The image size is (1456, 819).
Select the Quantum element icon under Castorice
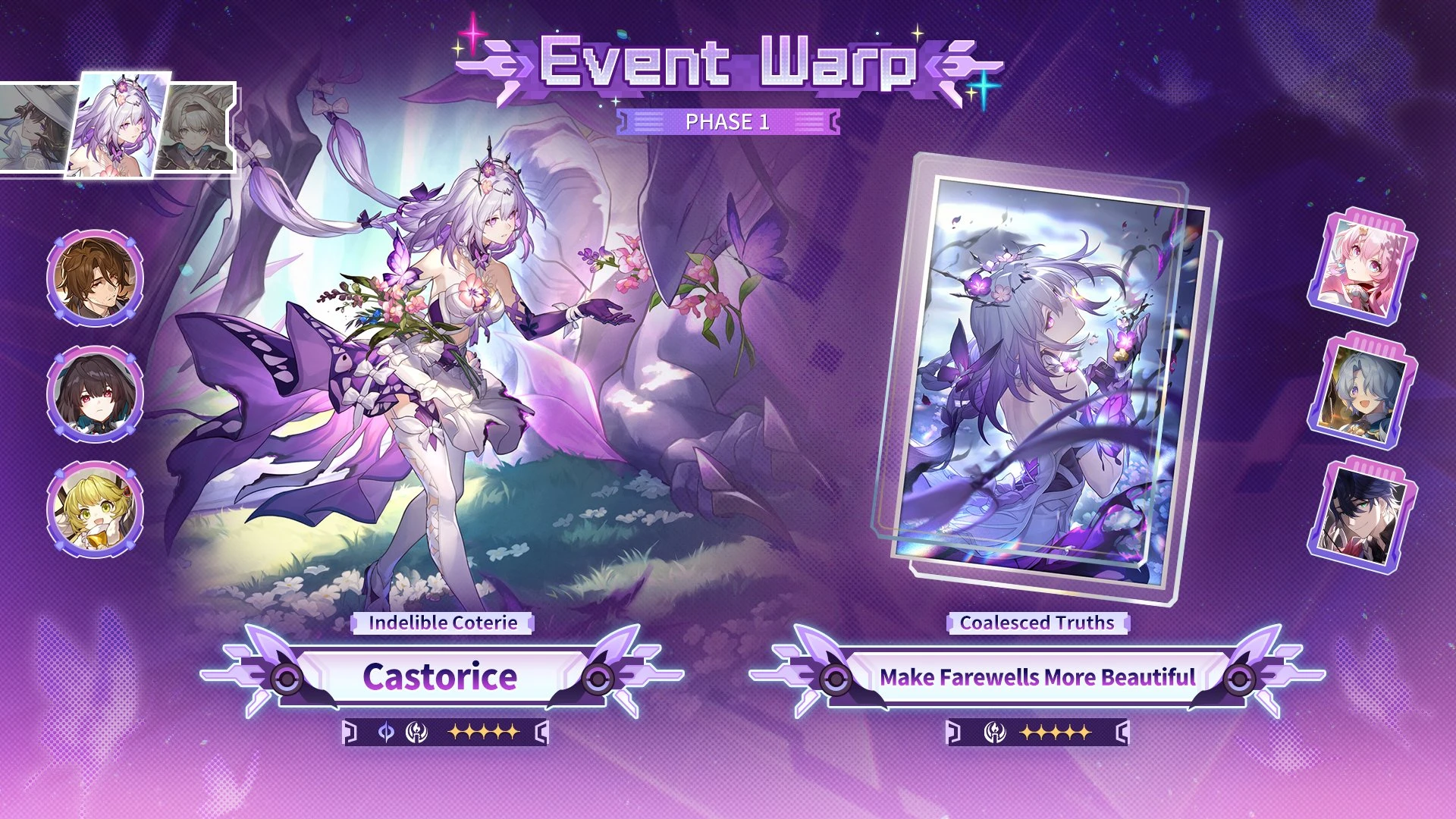(x=388, y=733)
